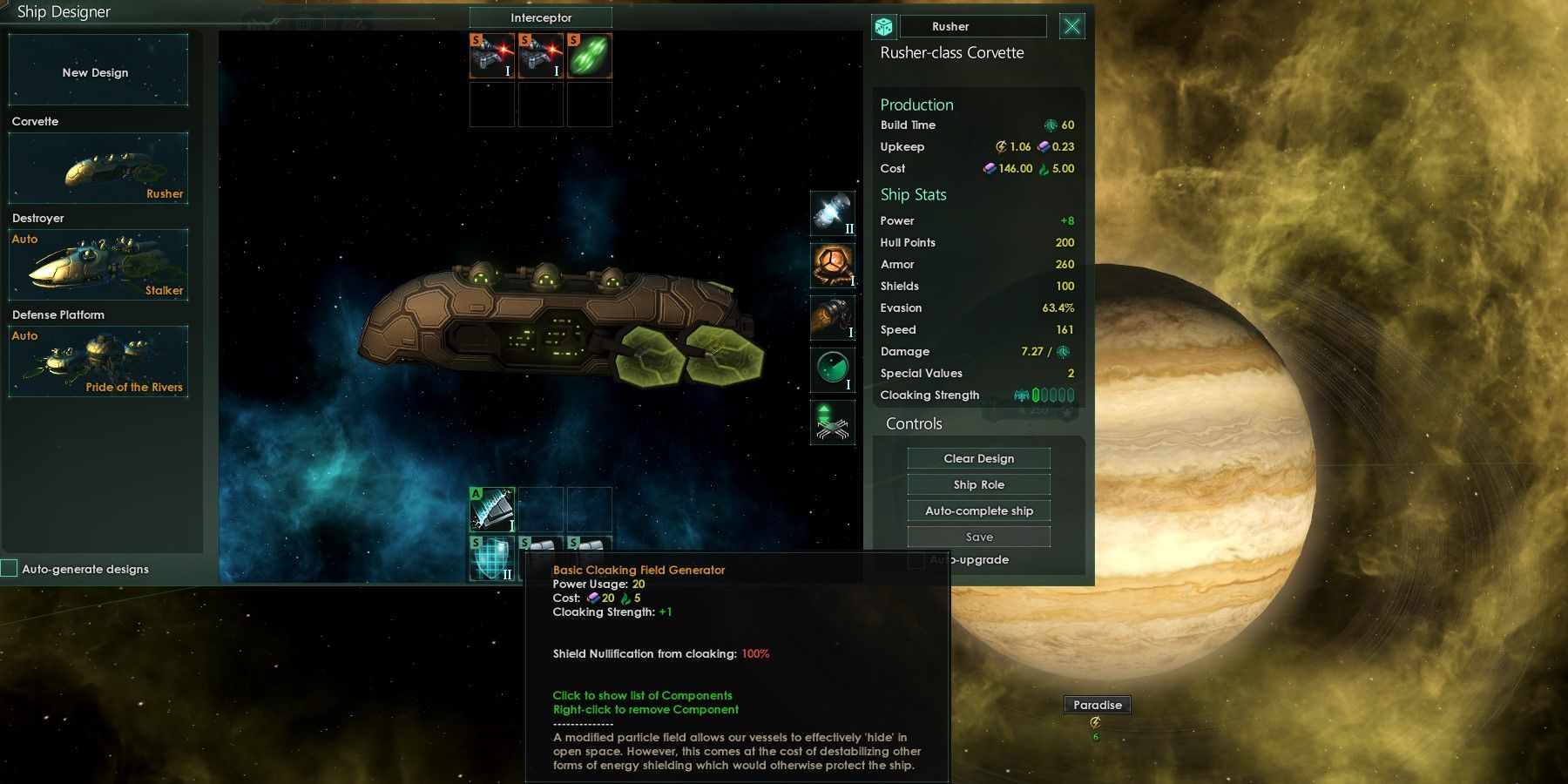
Task: Click the armor plating in the A slot
Action: [x=492, y=510]
